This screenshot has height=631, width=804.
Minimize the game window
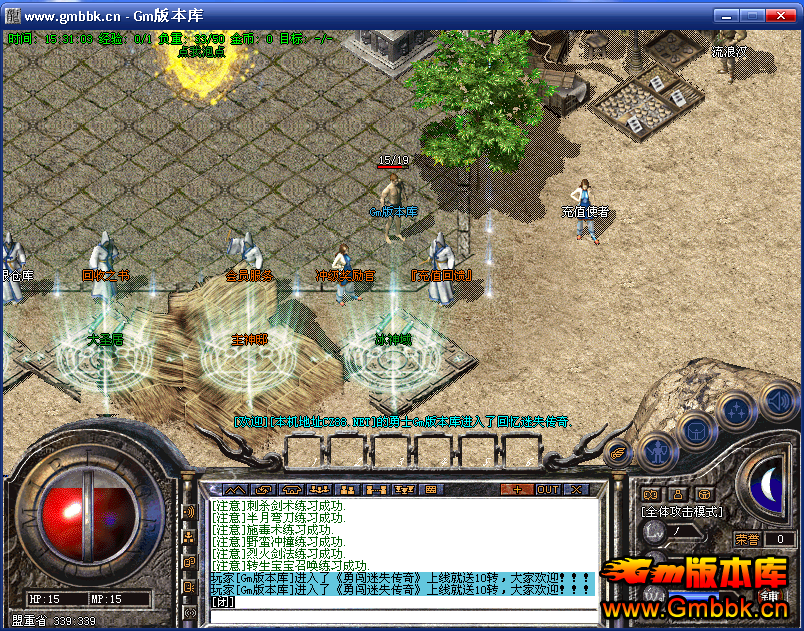tap(726, 15)
